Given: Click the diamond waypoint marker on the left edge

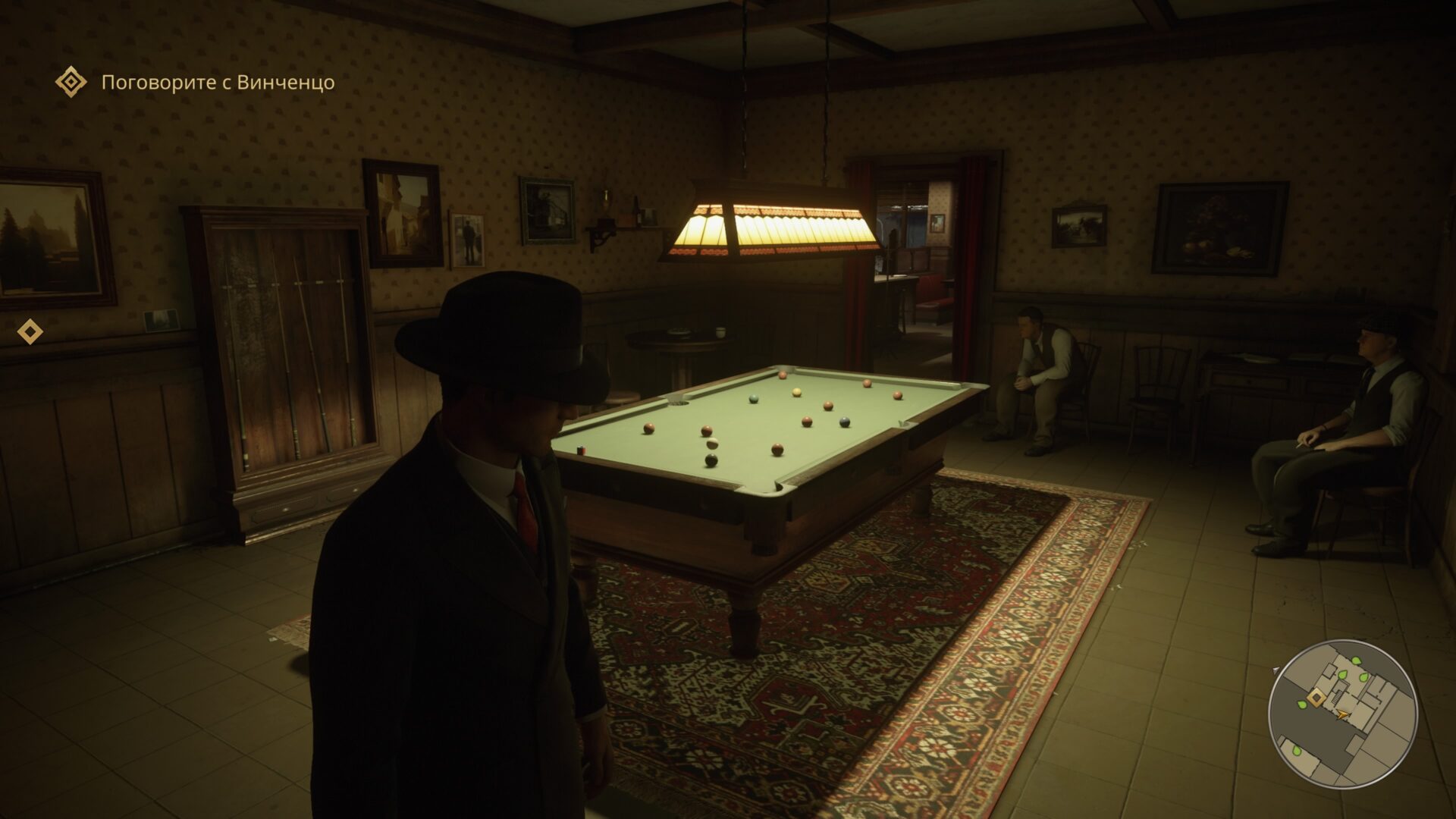Looking at the screenshot, I should [x=30, y=331].
